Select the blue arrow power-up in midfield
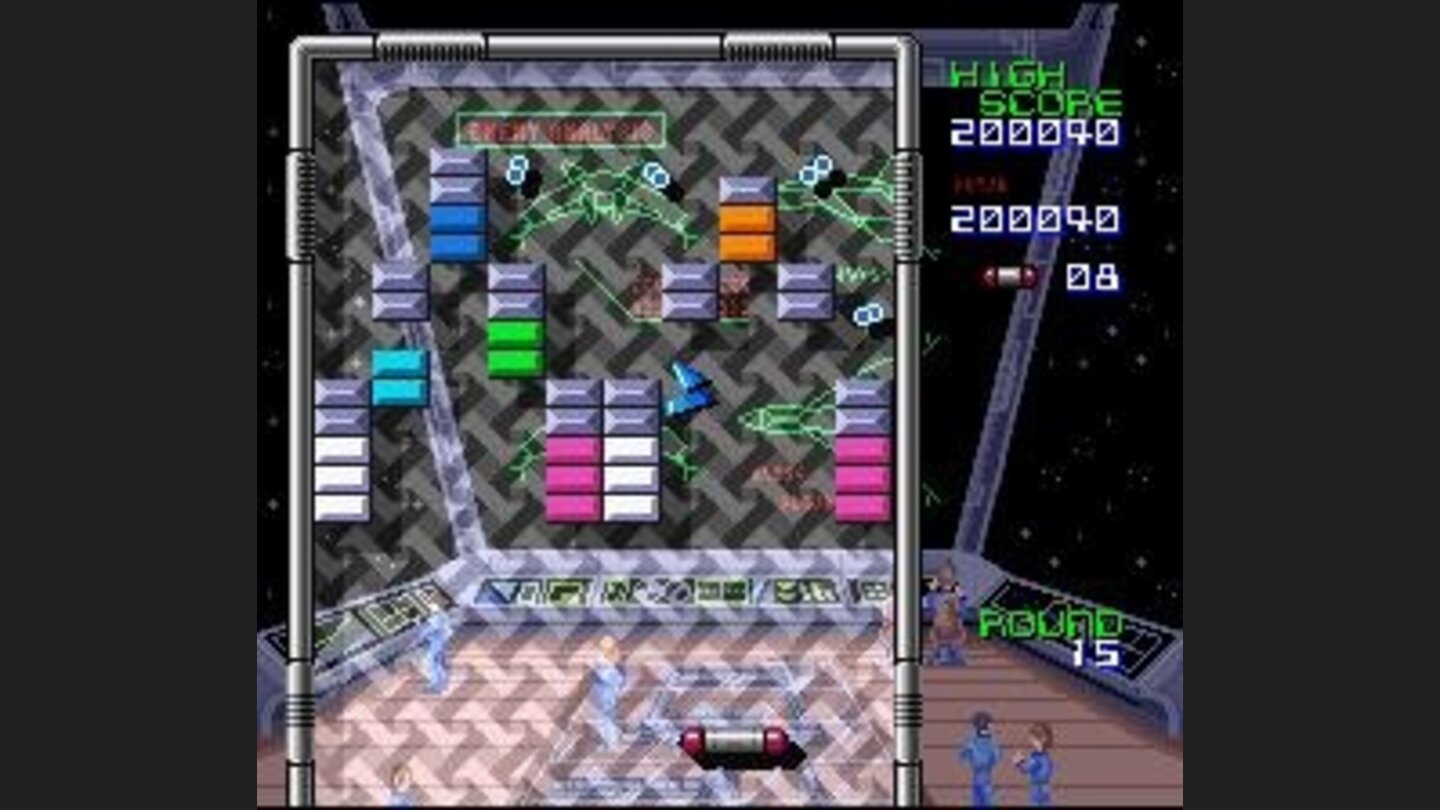1440x810 pixels. pyautogui.click(x=690, y=390)
